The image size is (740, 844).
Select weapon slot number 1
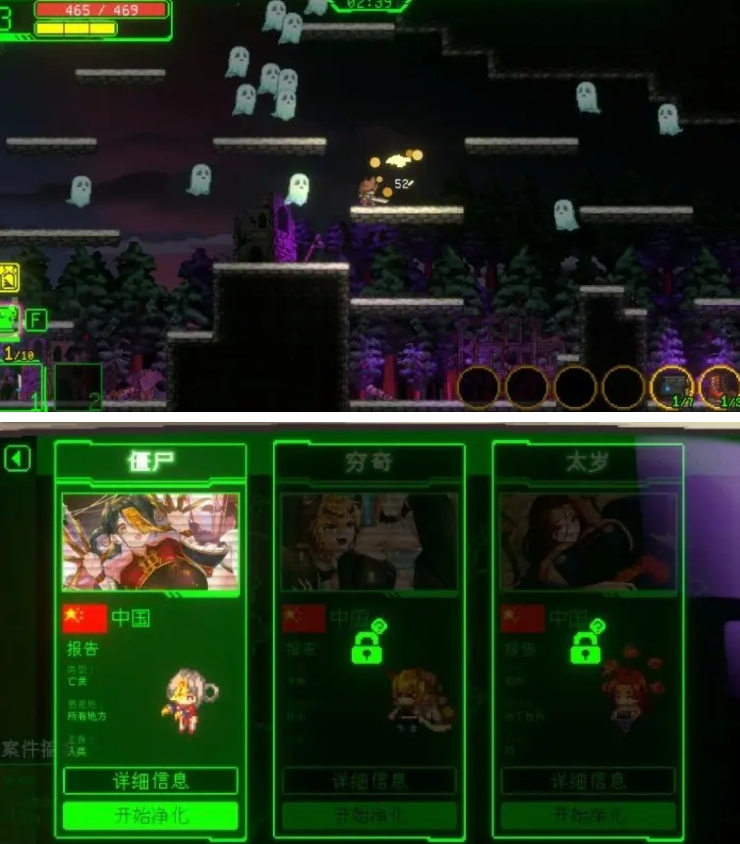(22, 385)
